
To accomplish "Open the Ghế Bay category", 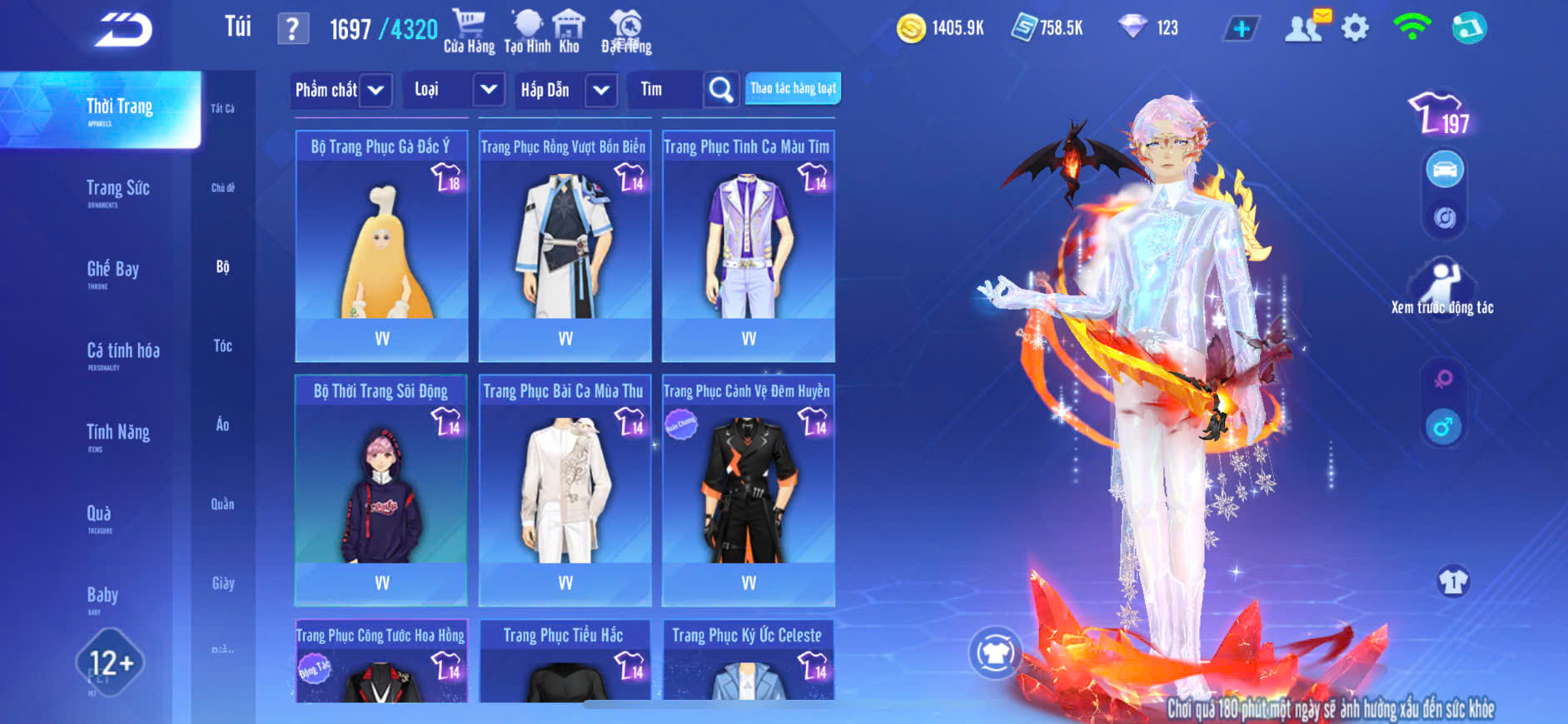I will coord(112,271).
